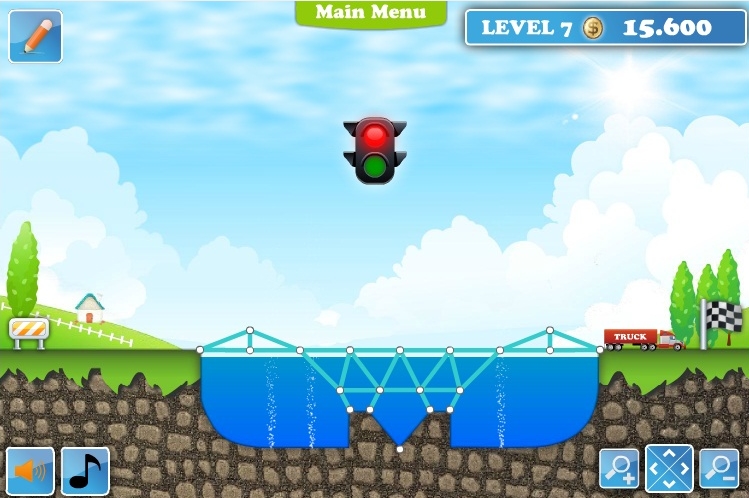
Task: Zoom out with the magnifier minus
Action: (x=718, y=467)
